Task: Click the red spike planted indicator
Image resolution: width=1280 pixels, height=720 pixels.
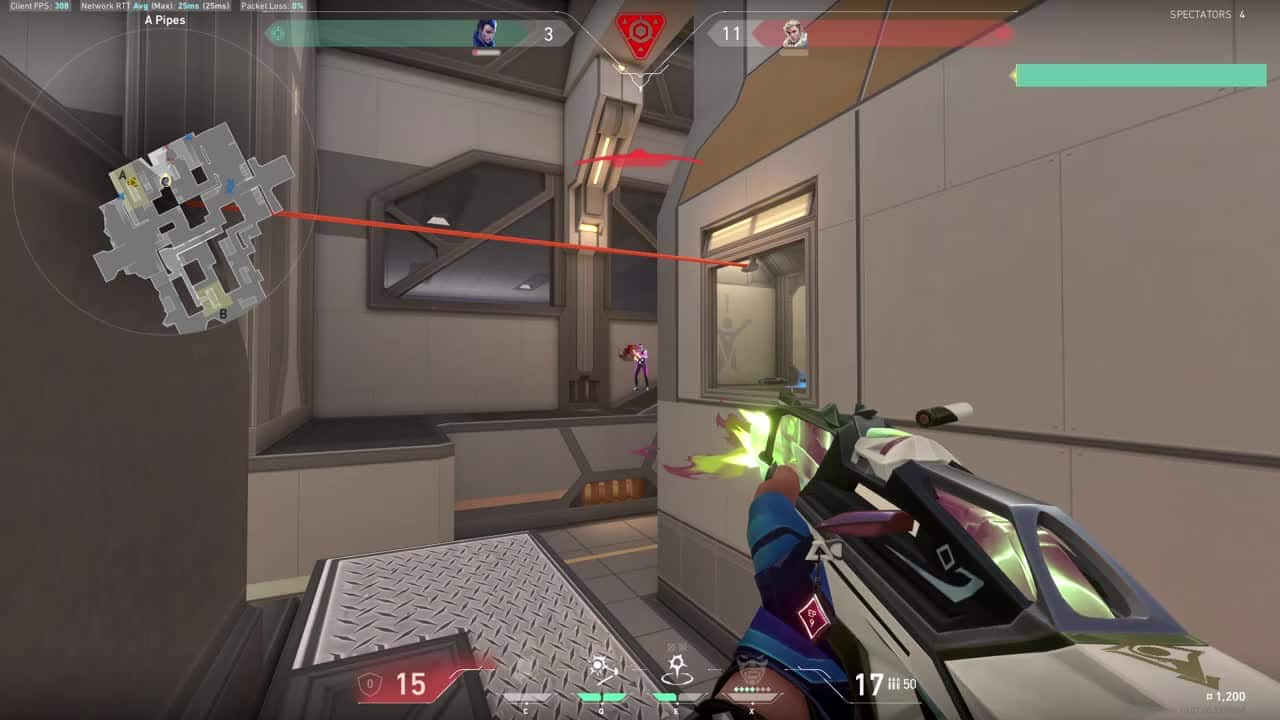Action: (640, 37)
